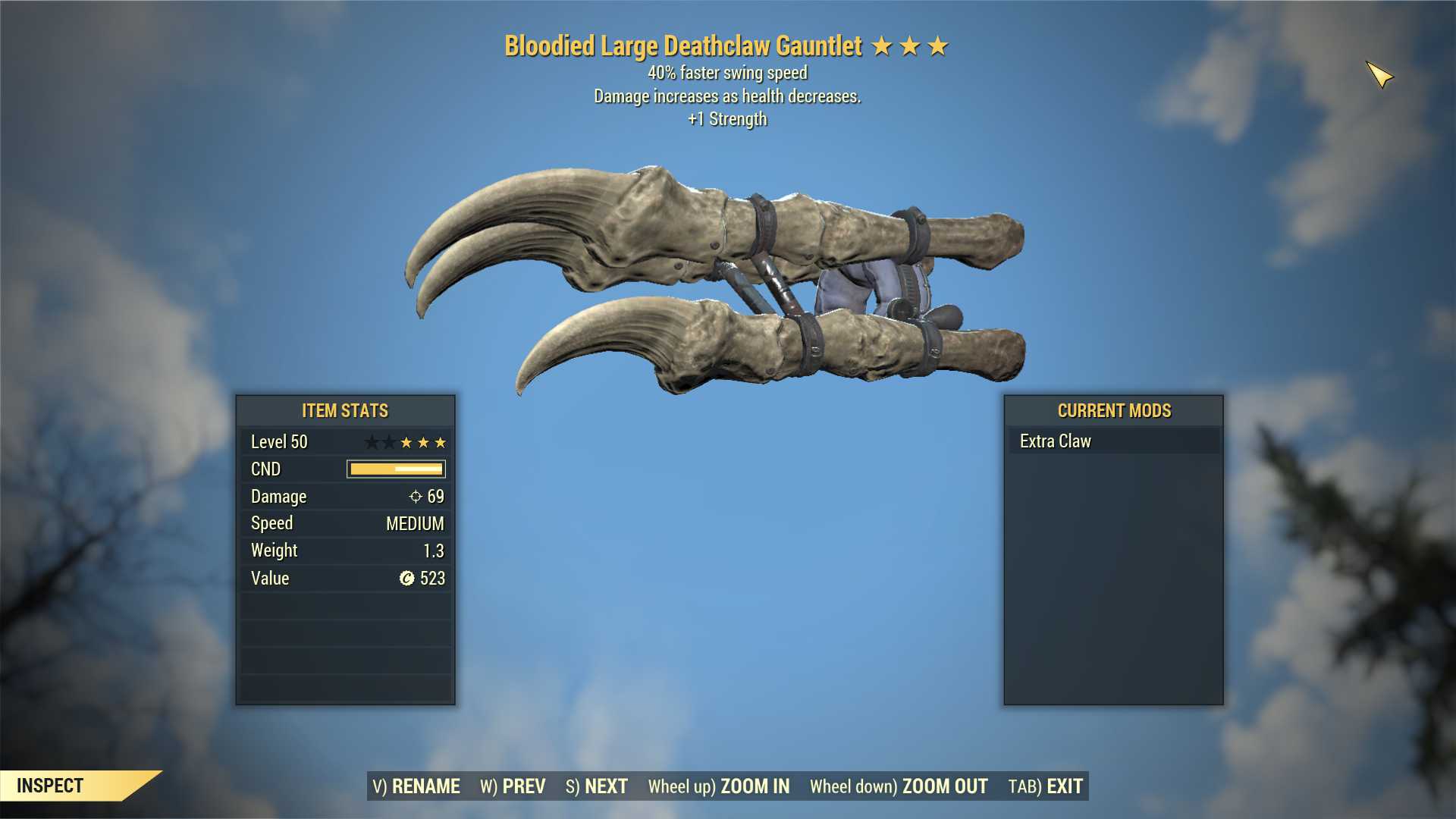Click the yellow CND condition bar
This screenshot has height=819, width=1456.
pos(394,469)
